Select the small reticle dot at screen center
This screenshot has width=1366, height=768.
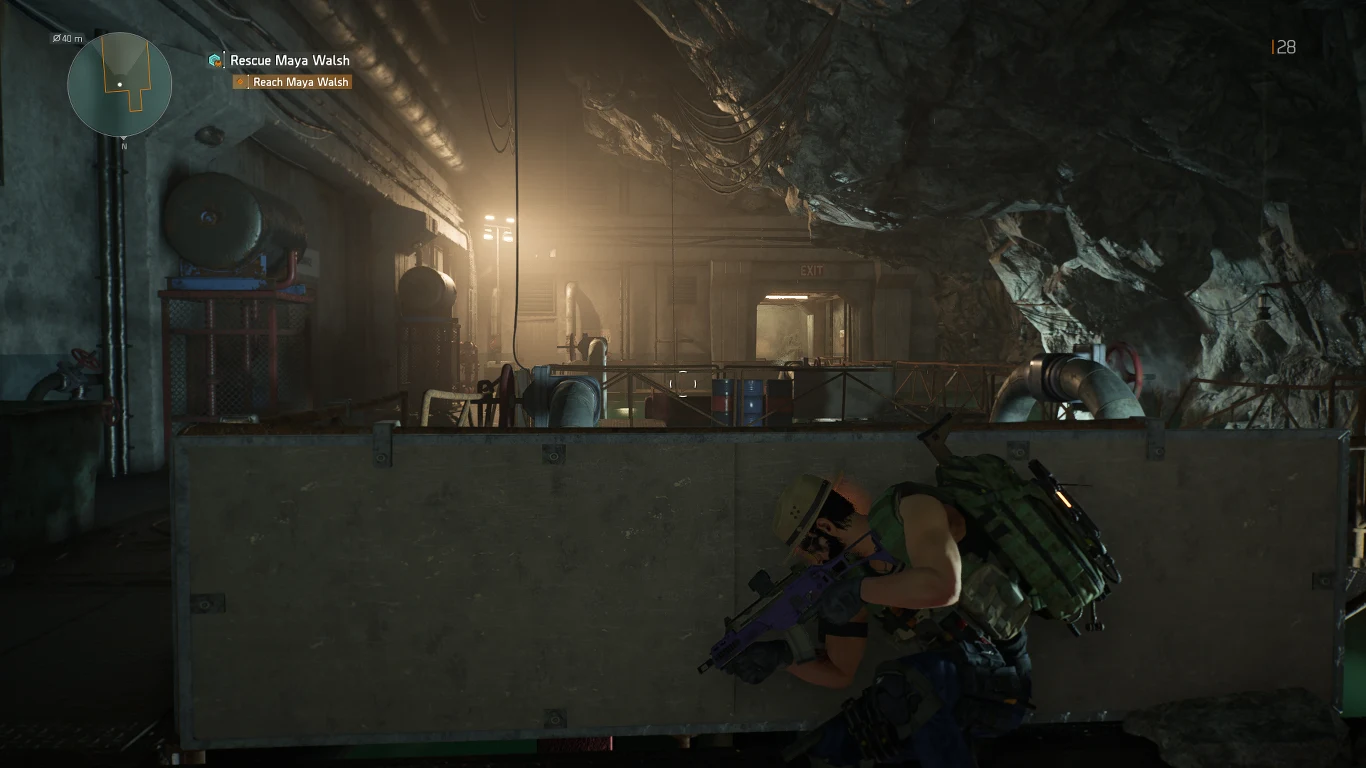683,384
